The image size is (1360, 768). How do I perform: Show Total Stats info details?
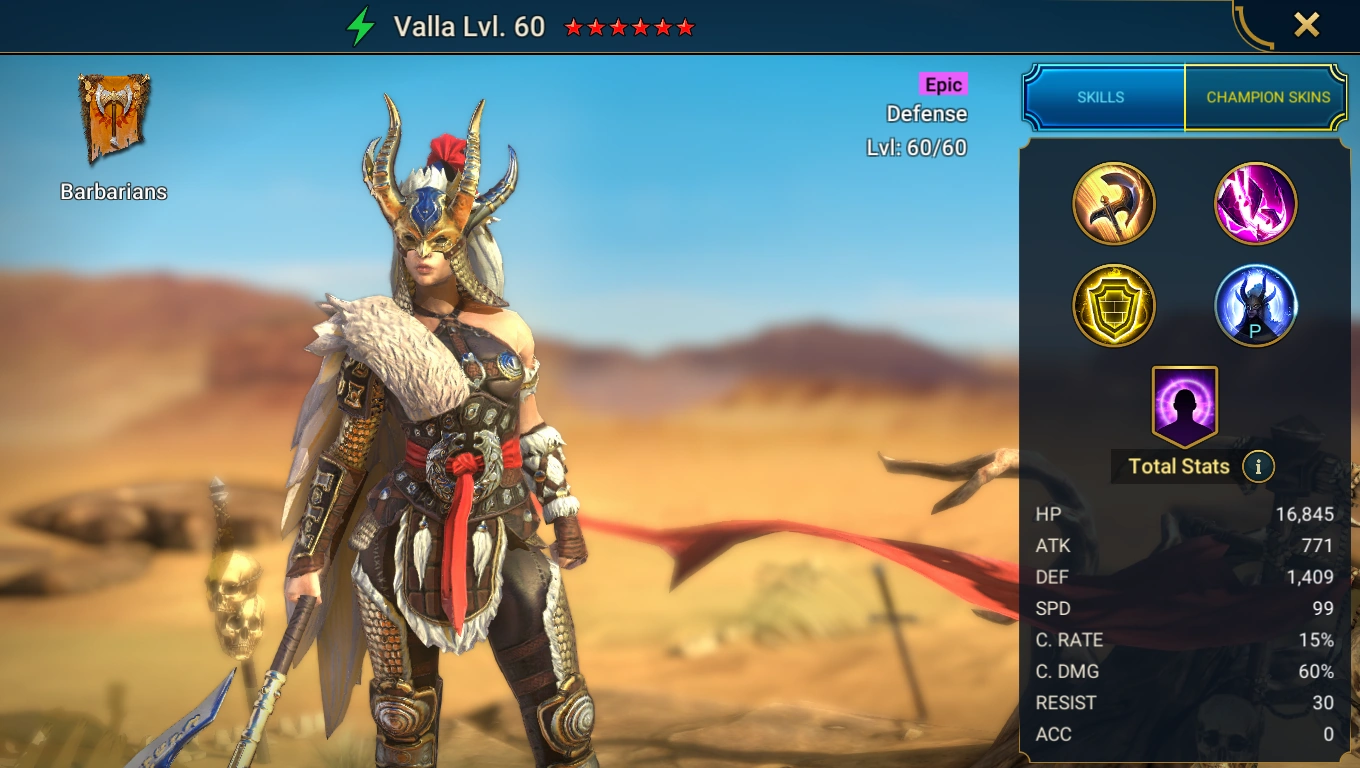click(1259, 466)
